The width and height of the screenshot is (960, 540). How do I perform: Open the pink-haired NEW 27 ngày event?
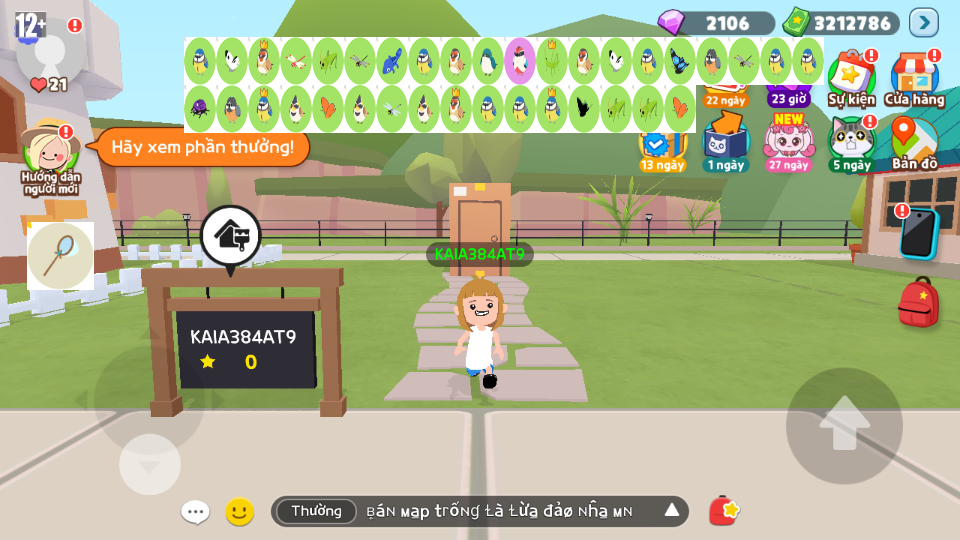point(789,141)
